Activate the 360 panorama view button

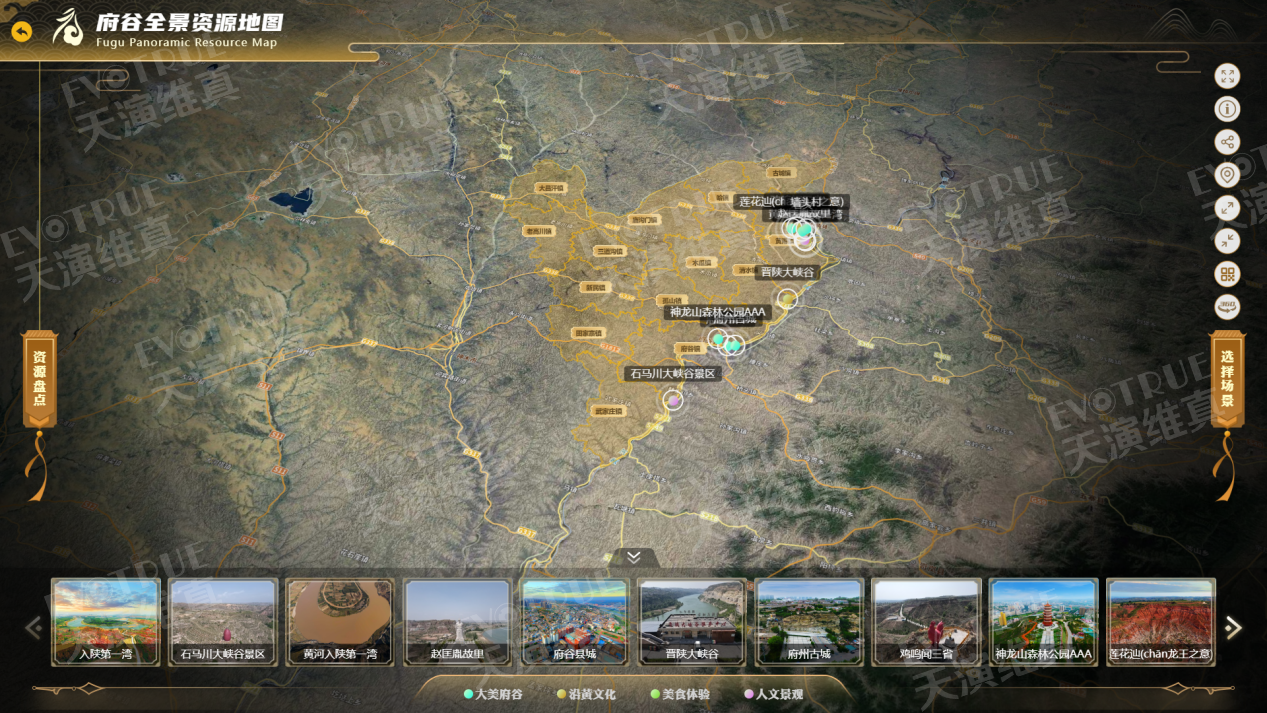pyautogui.click(x=1227, y=307)
